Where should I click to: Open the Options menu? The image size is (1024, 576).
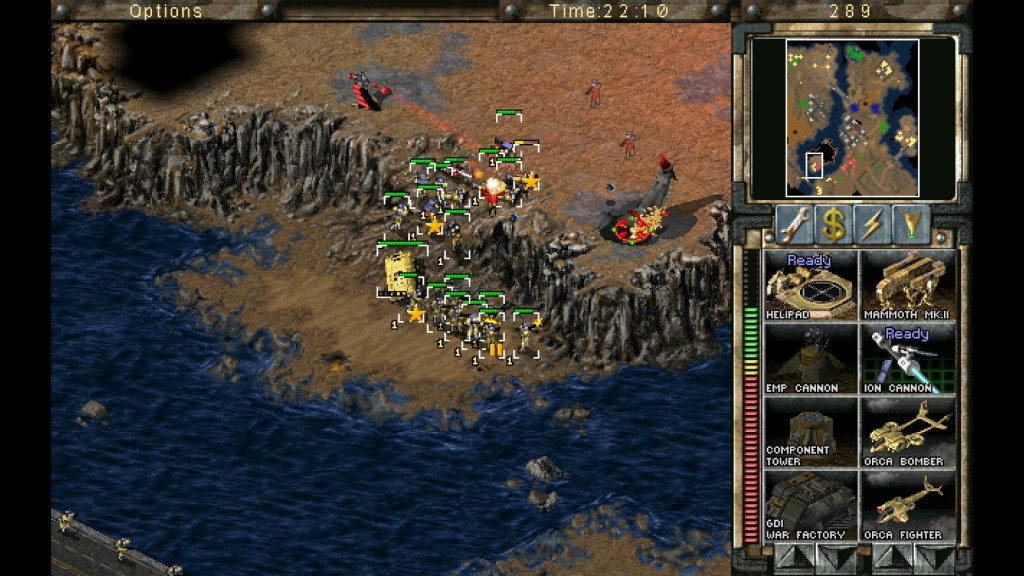(x=166, y=11)
